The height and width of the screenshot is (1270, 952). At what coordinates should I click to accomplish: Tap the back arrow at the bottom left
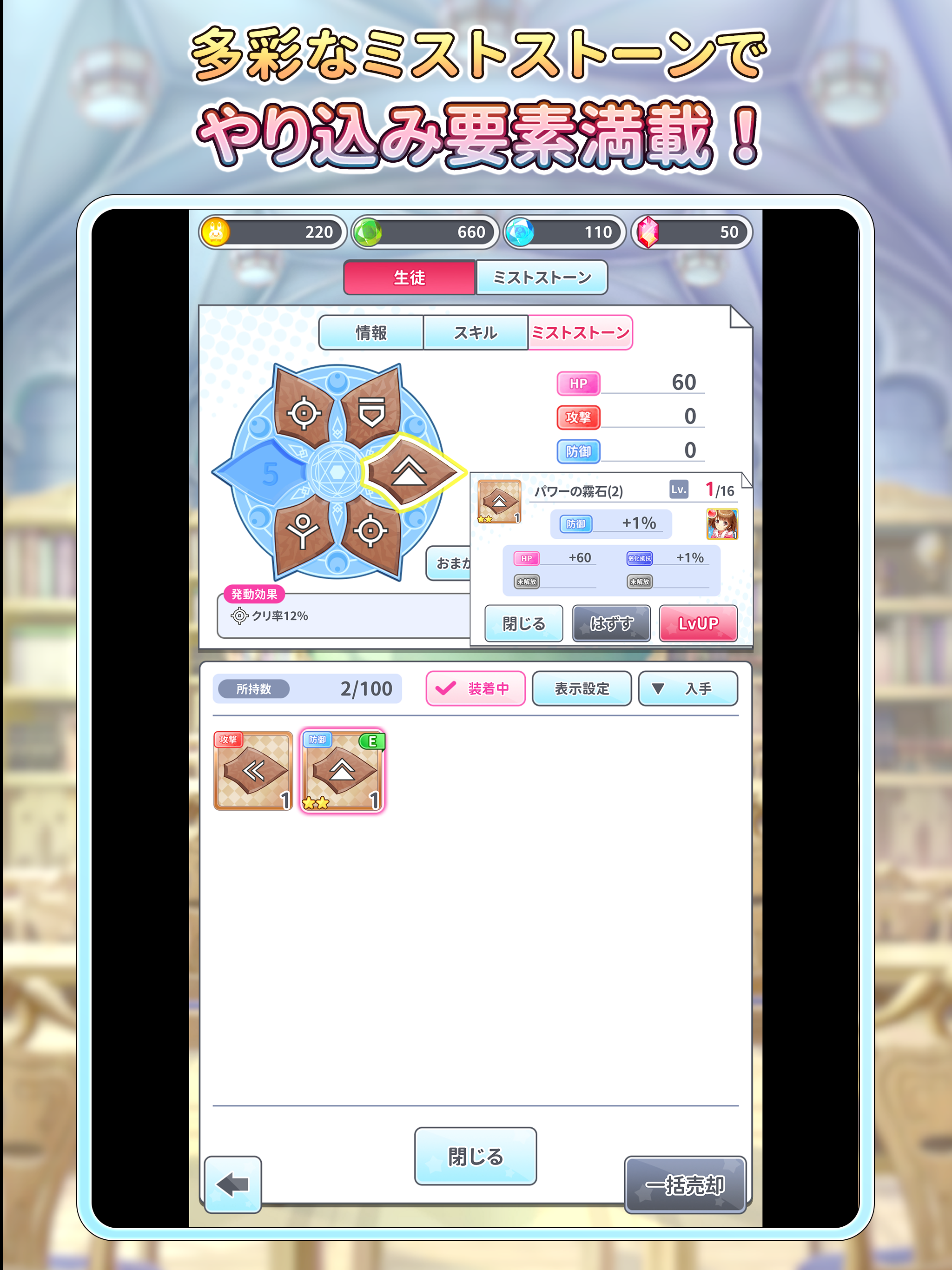tap(232, 1184)
